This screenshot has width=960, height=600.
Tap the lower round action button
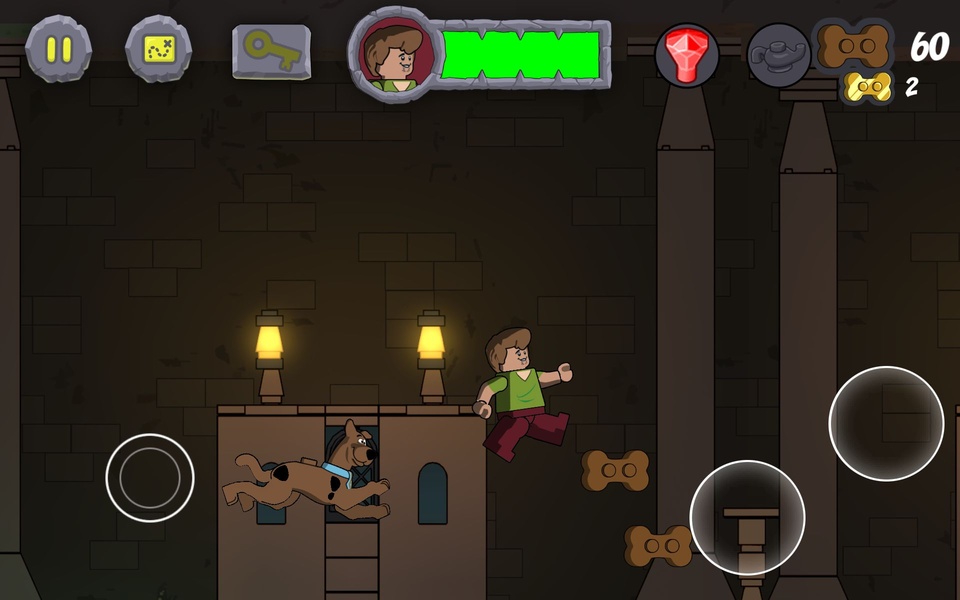pyautogui.click(x=747, y=517)
